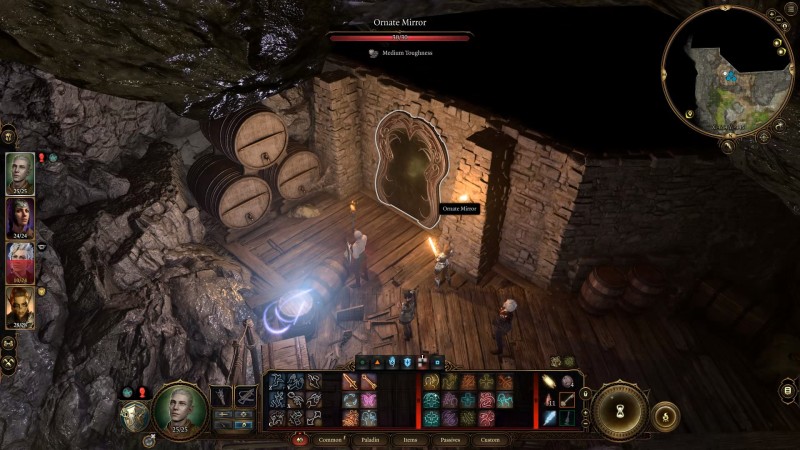Select the melee weapon set slot

pos(221,397)
